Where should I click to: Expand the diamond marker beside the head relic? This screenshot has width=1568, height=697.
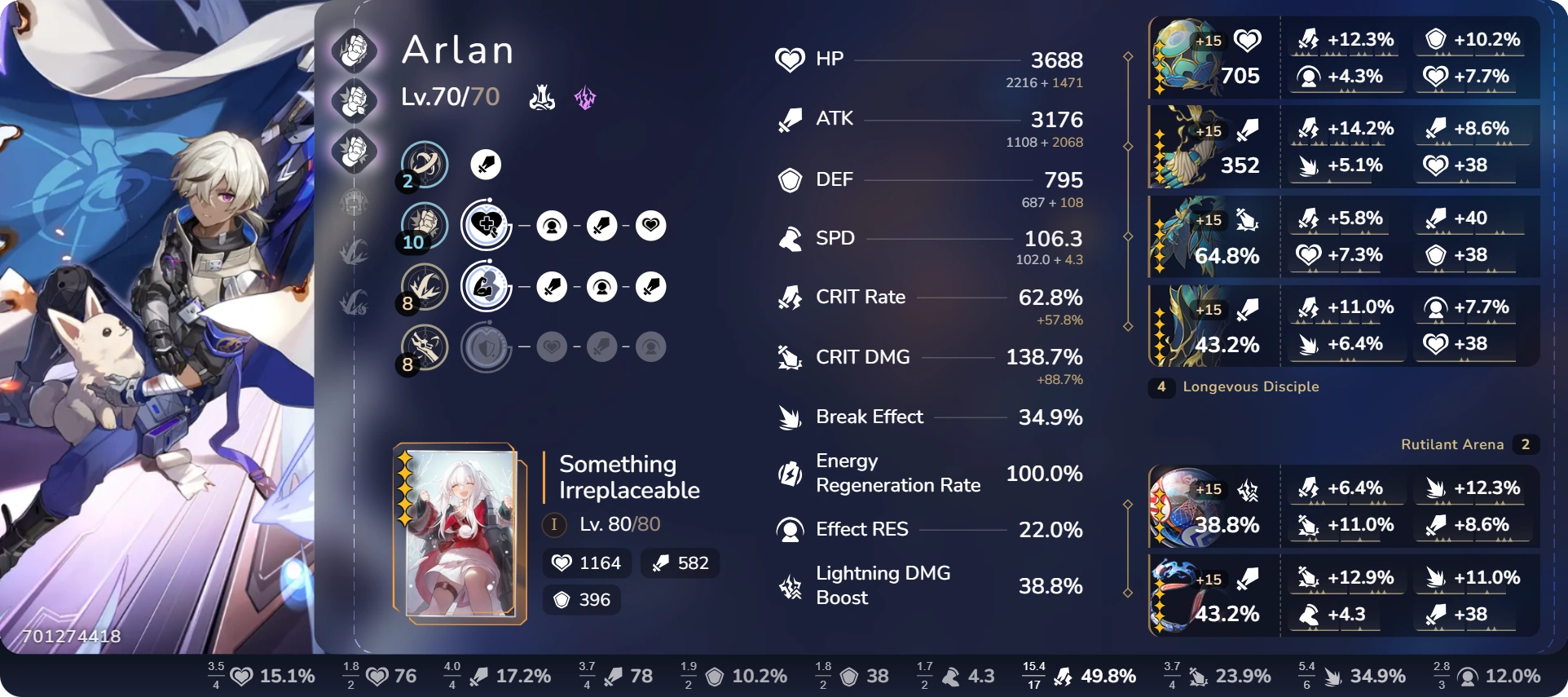pyautogui.click(x=1129, y=56)
